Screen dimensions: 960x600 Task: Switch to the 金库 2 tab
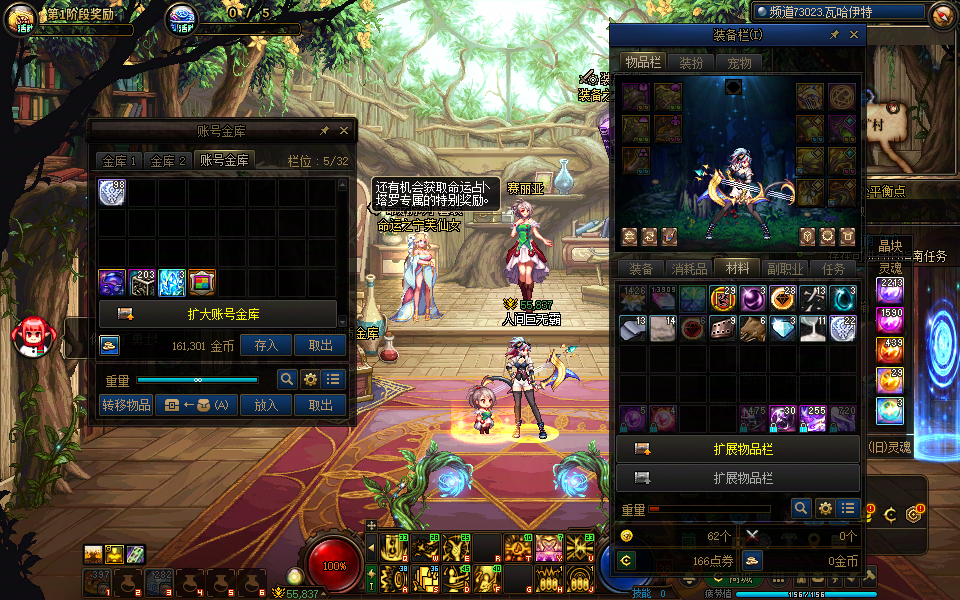[x=168, y=160]
